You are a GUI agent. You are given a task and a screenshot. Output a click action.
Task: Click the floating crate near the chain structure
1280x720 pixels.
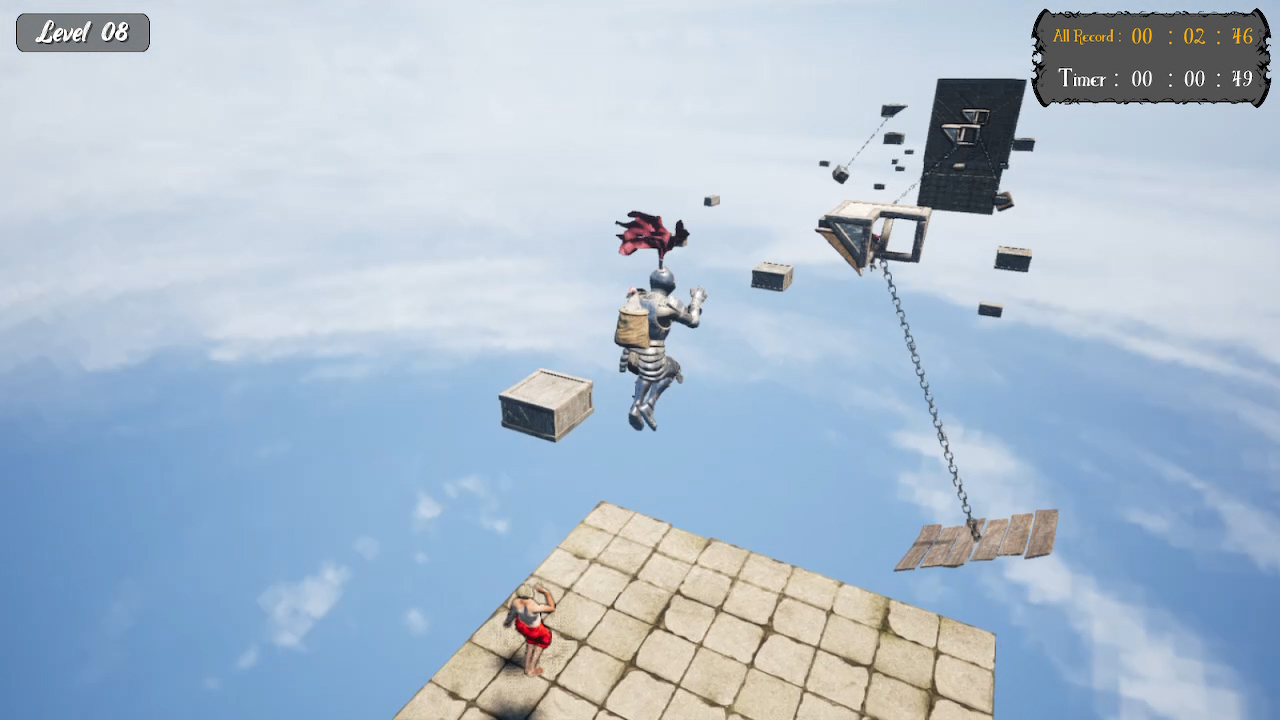tap(770, 278)
